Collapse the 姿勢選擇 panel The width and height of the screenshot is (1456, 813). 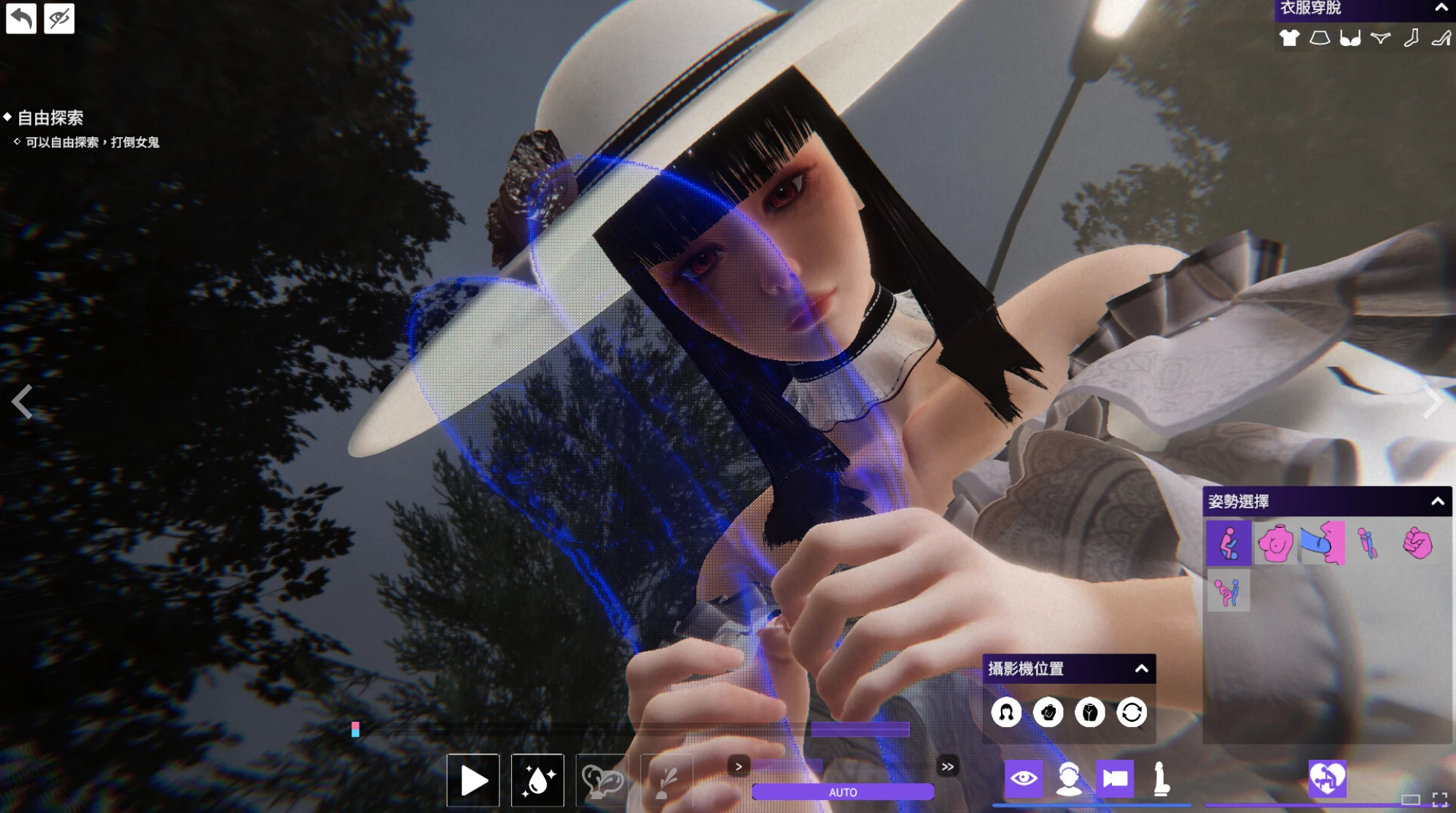[1438, 501]
